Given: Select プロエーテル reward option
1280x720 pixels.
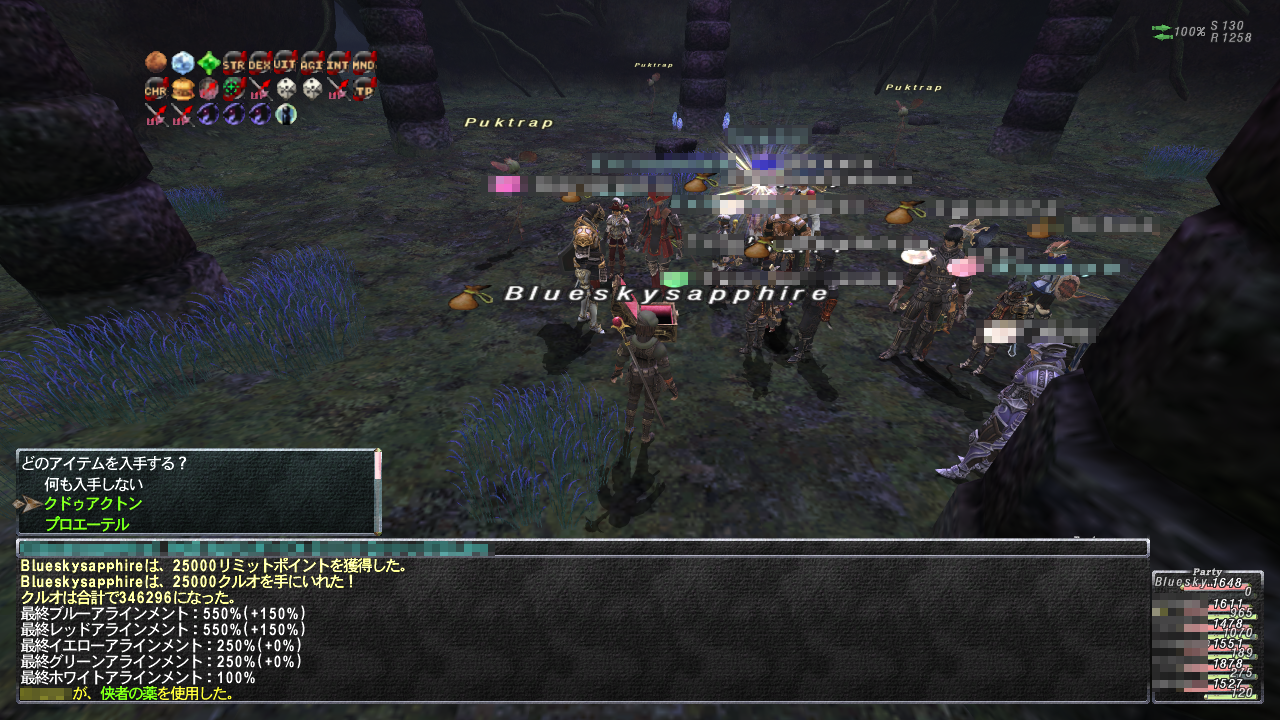Looking at the screenshot, I should coord(87,524).
